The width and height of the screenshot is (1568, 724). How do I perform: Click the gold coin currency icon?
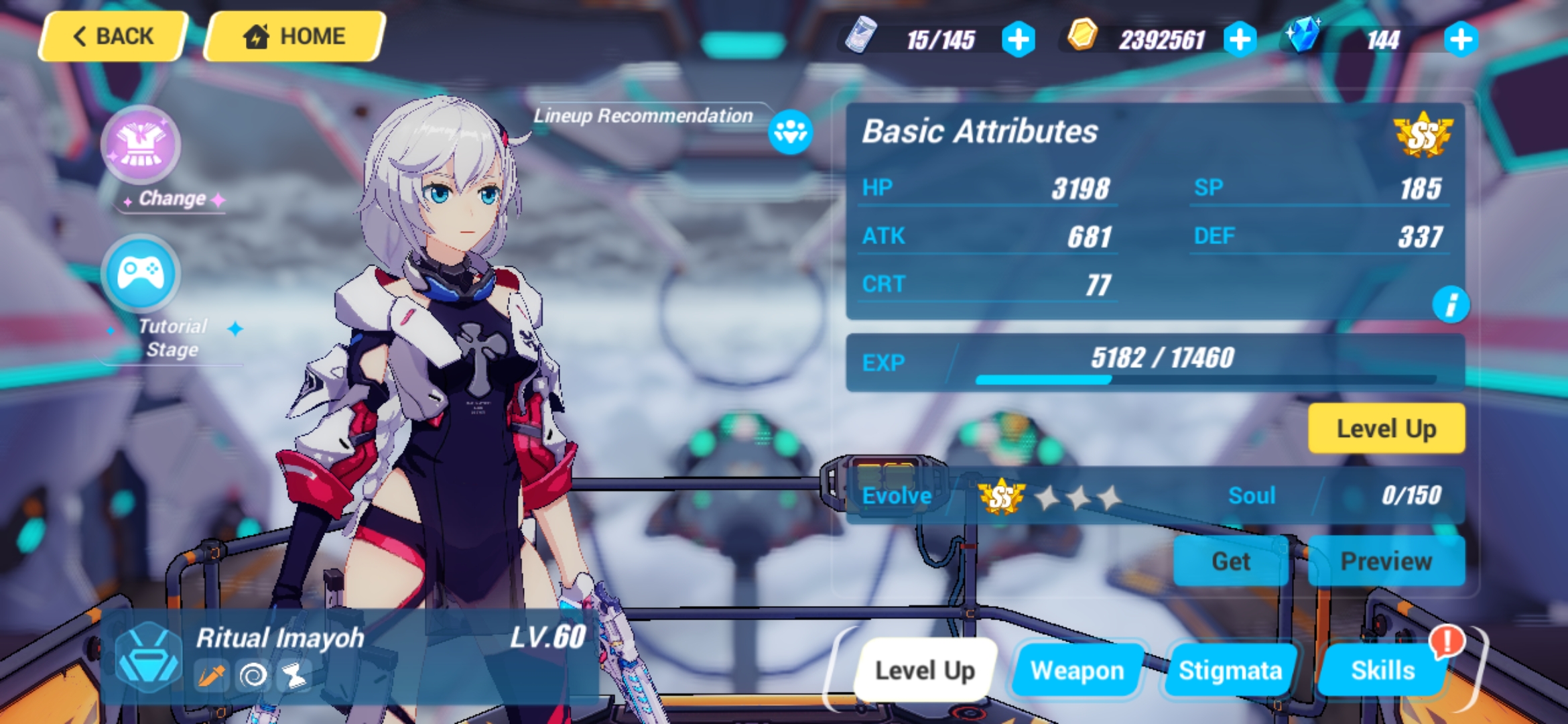[1082, 38]
